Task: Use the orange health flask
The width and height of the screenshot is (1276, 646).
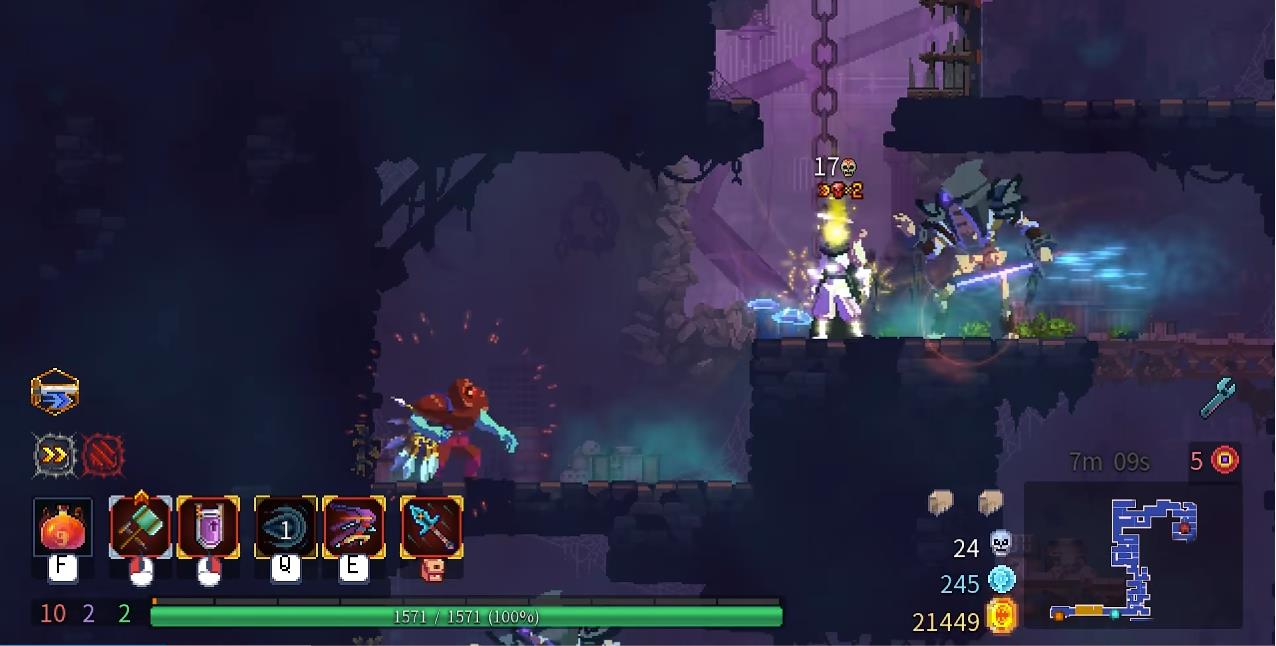Action: pyautogui.click(x=62, y=527)
